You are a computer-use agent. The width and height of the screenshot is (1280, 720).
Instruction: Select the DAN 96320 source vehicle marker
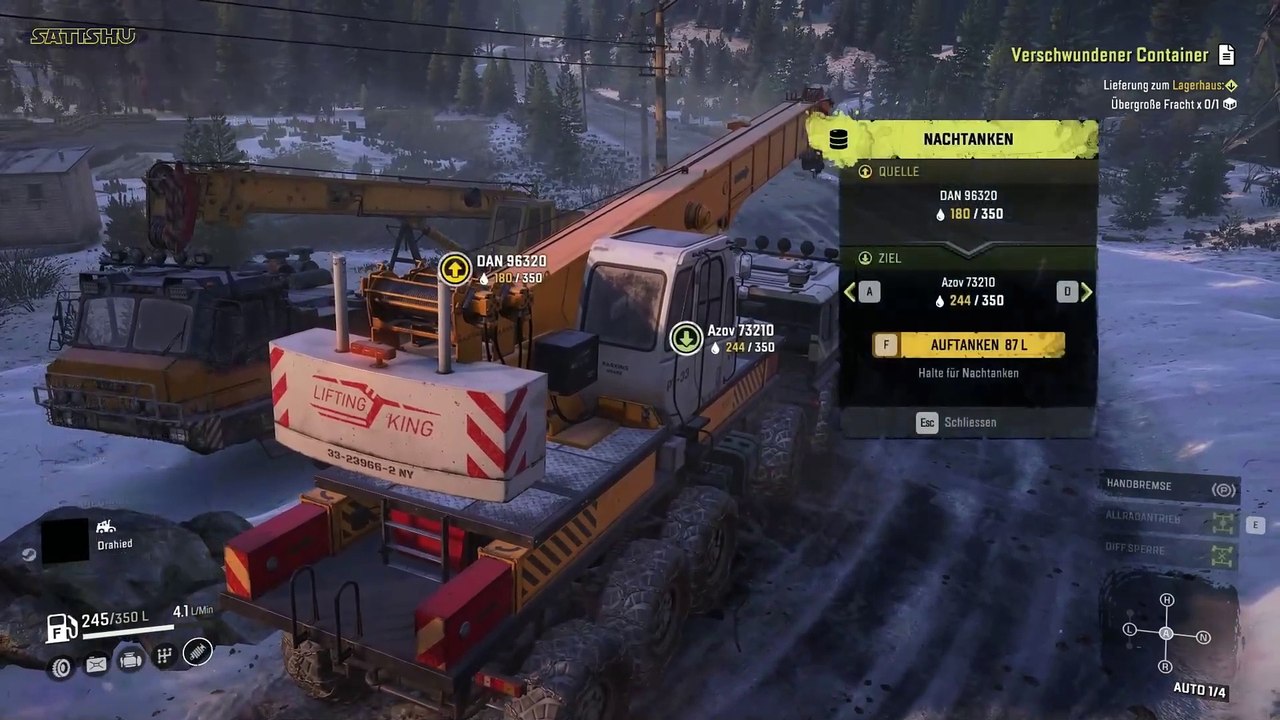click(455, 268)
